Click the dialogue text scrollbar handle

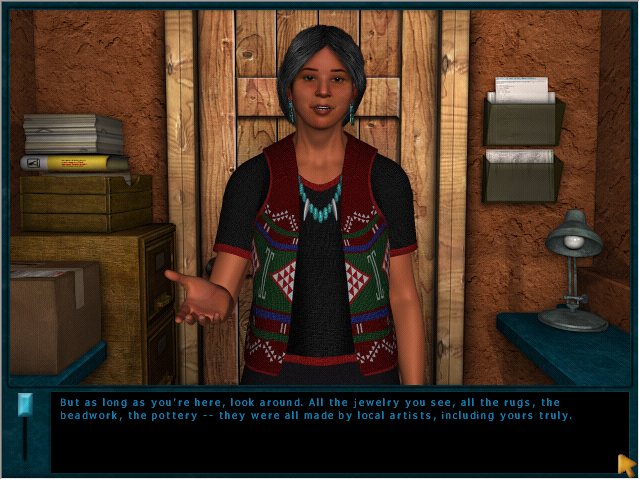(x=26, y=405)
